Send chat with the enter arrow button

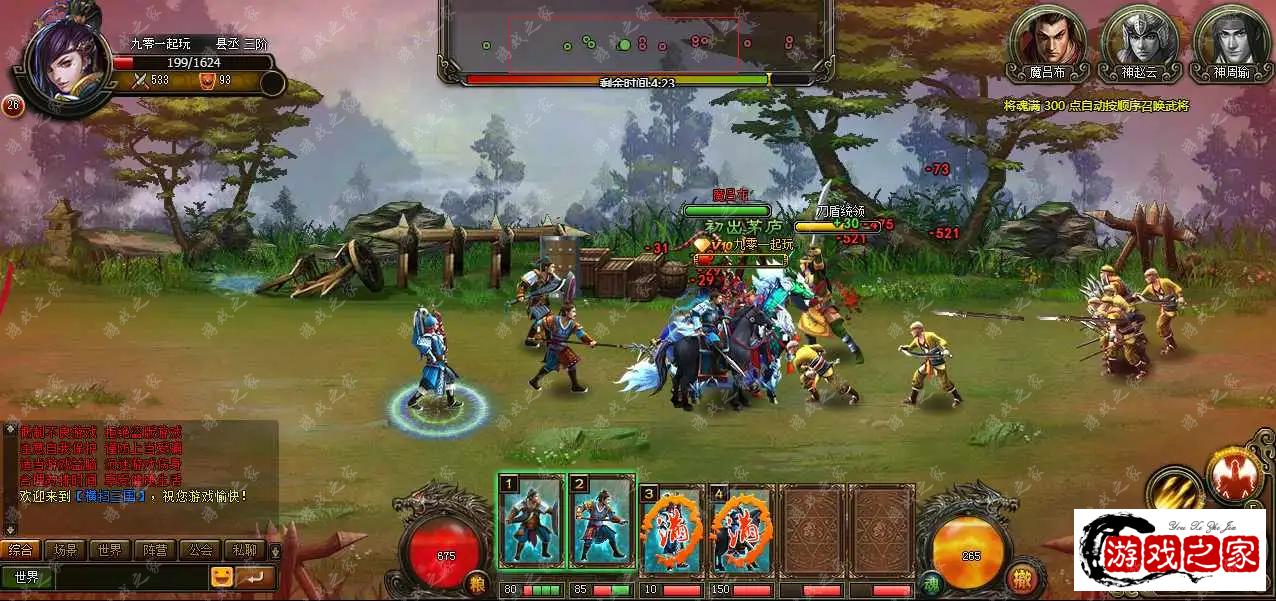pos(256,577)
